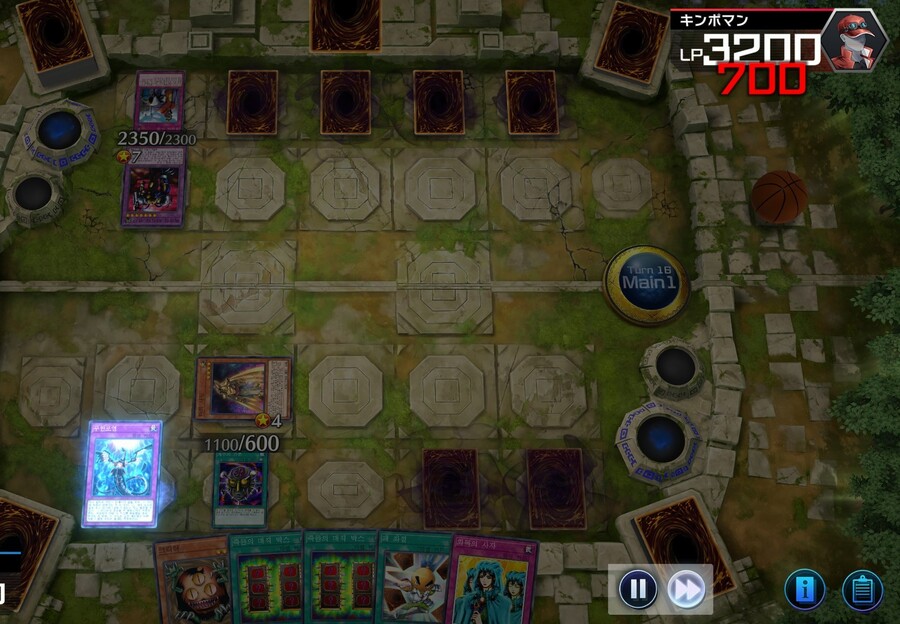Click the Turn 16 Main1 phase button
This screenshot has width=900, height=624.
[646, 284]
